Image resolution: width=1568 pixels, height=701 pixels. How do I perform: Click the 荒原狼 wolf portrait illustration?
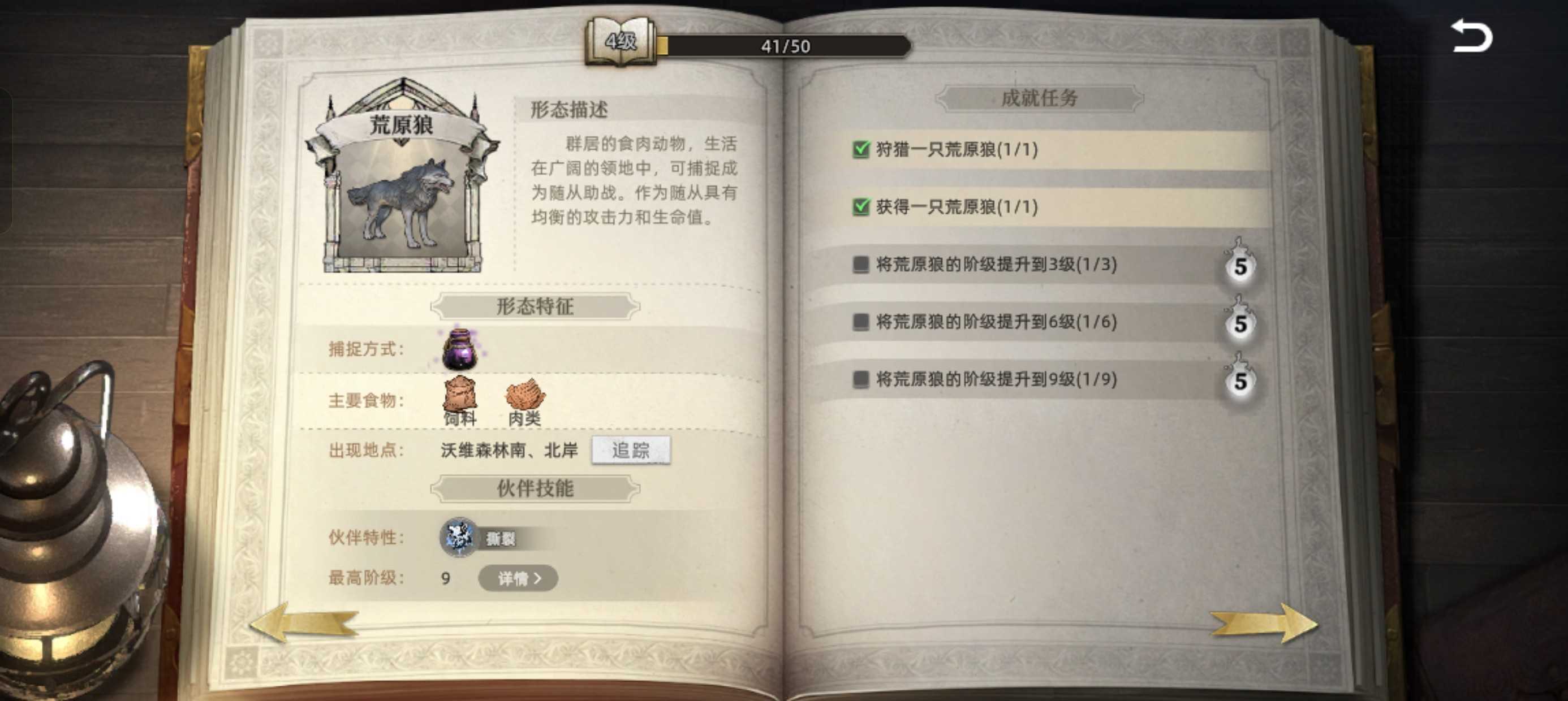click(402, 201)
